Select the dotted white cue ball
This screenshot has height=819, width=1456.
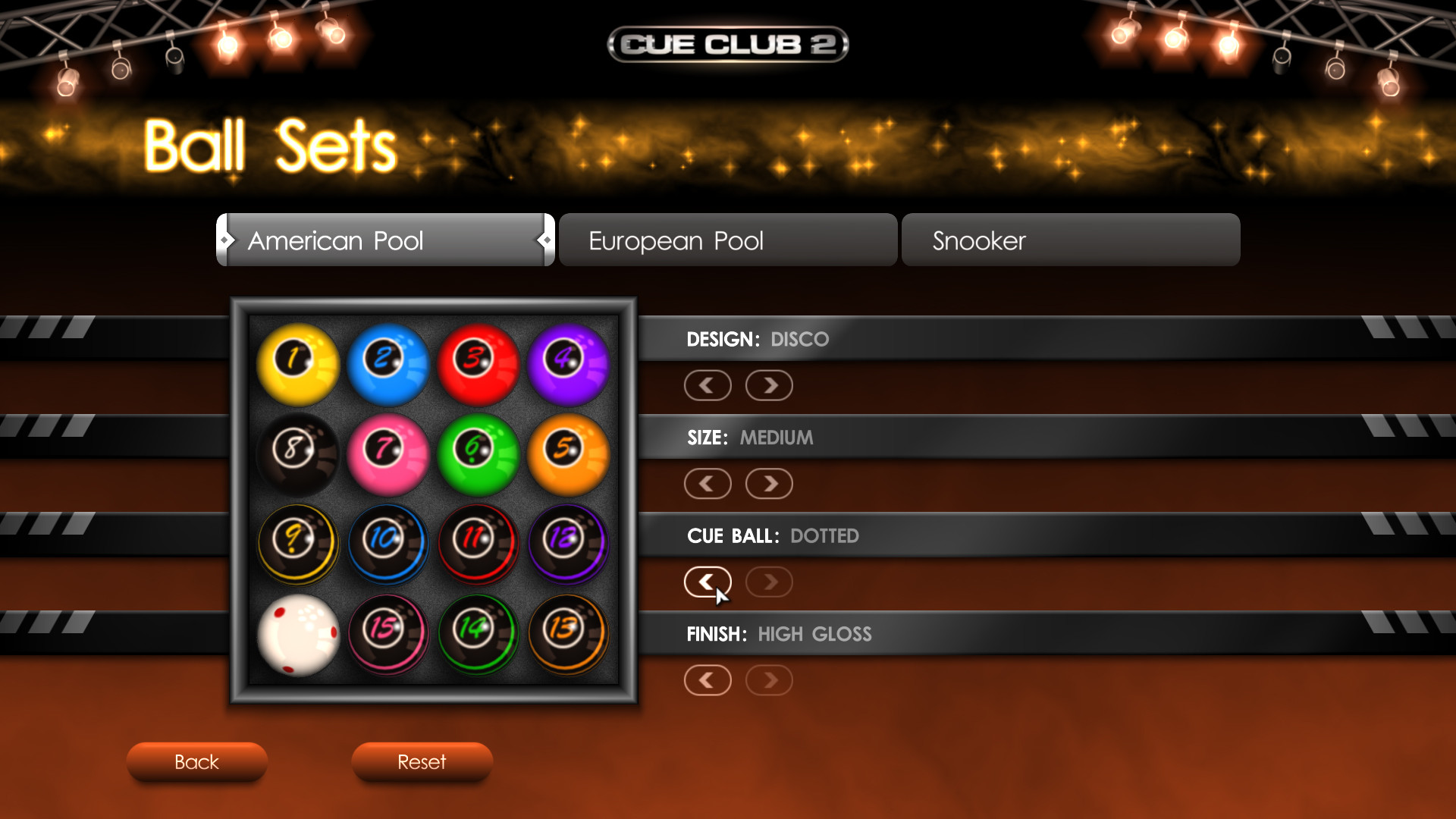(297, 633)
